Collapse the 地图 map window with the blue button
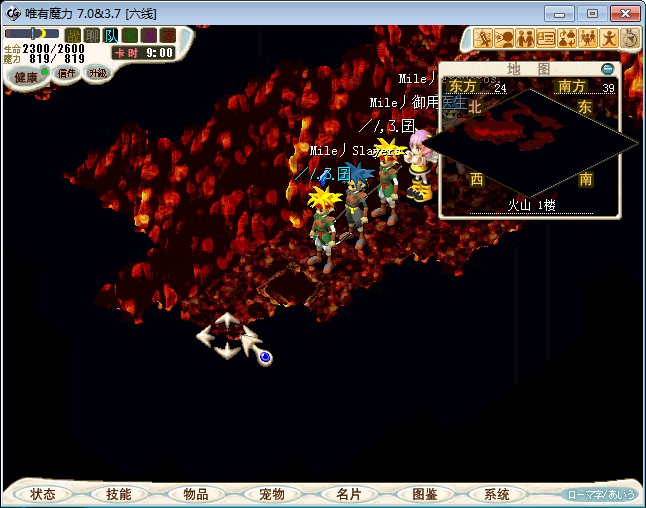The height and width of the screenshot is (508, 646). [x=607, y=69]
